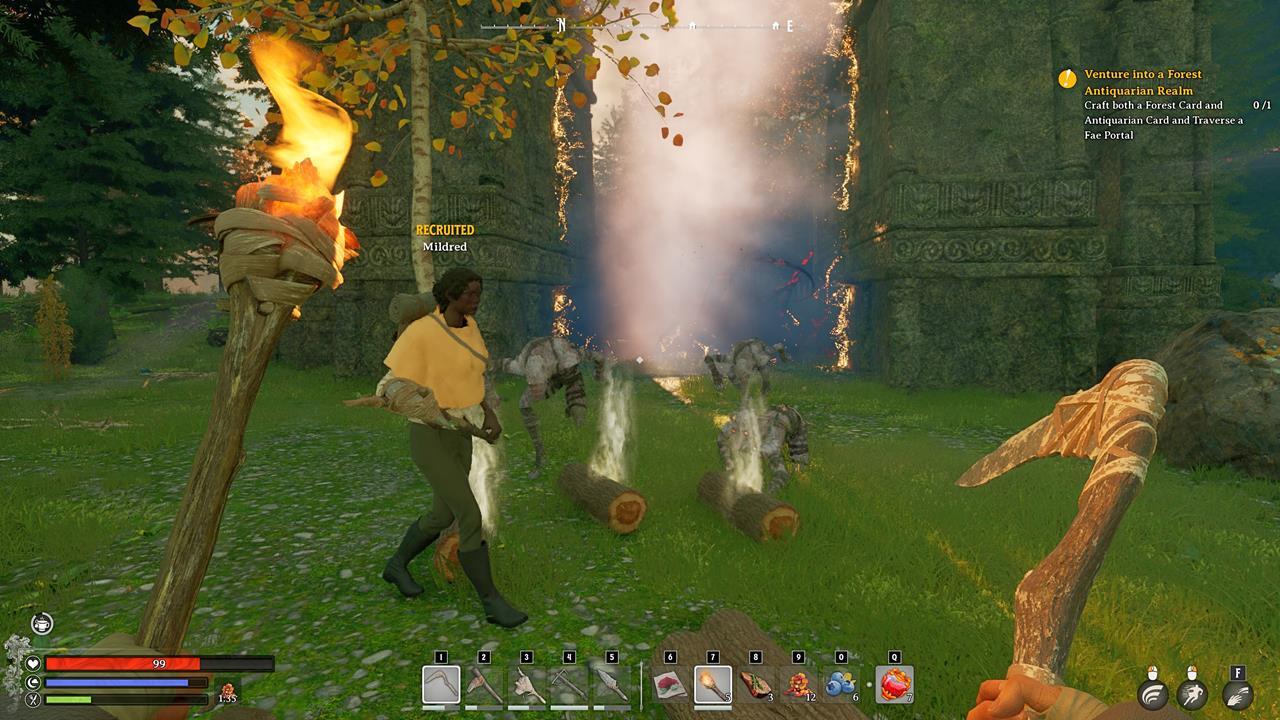Click the yellow quest alert icon
The image size is (1280, 720).
pos(1068,78)
